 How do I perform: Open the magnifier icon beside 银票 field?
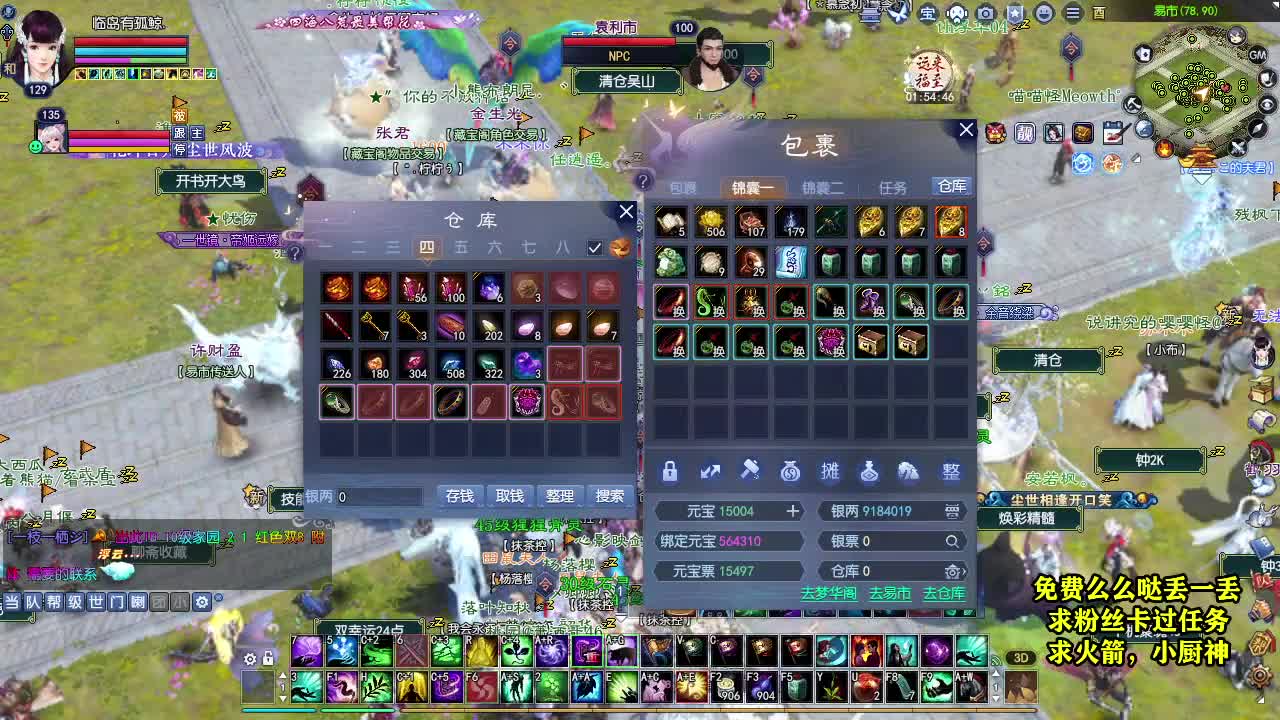(953, 541)
